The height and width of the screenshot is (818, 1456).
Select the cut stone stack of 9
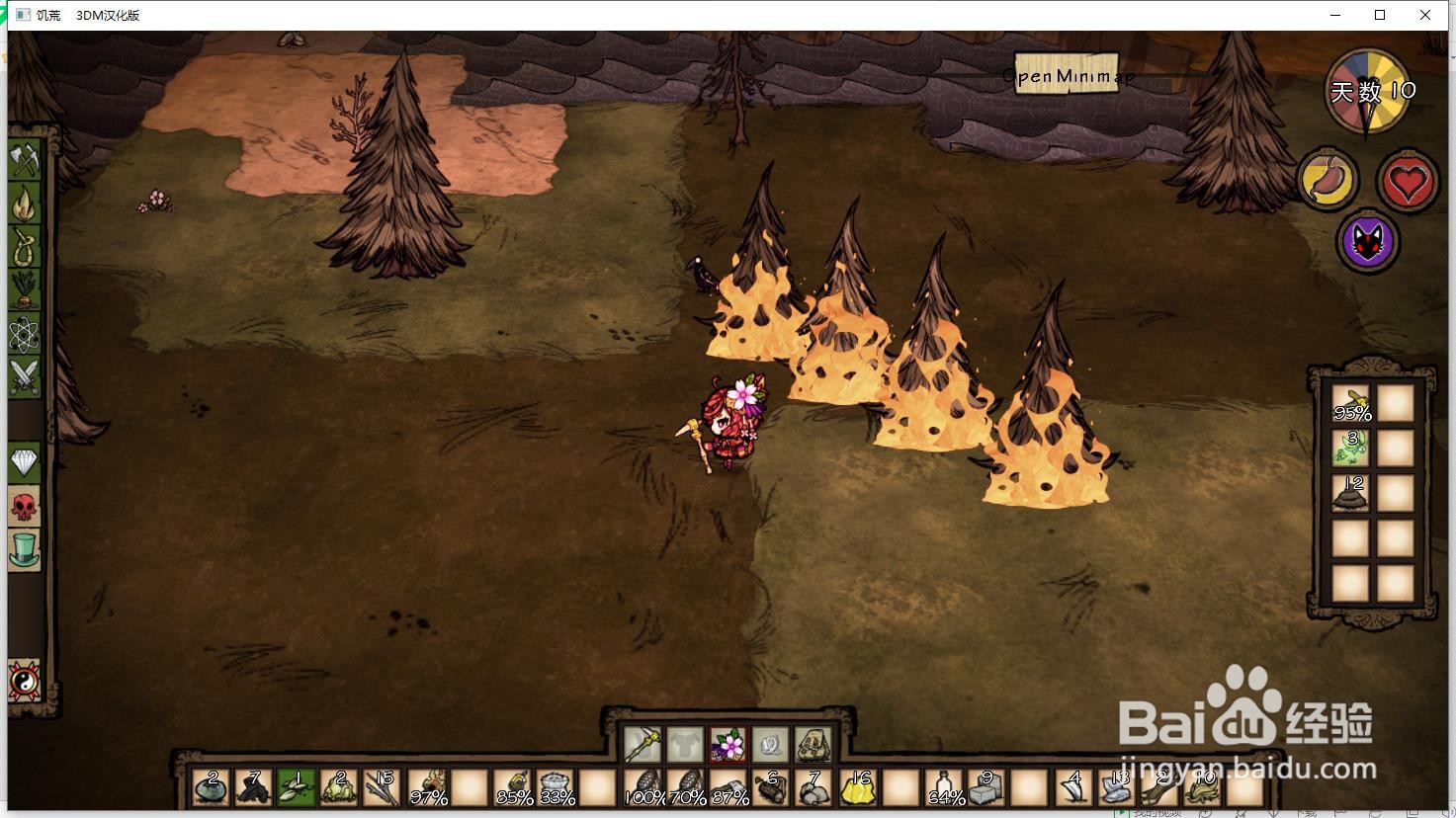tap(985, 789)
